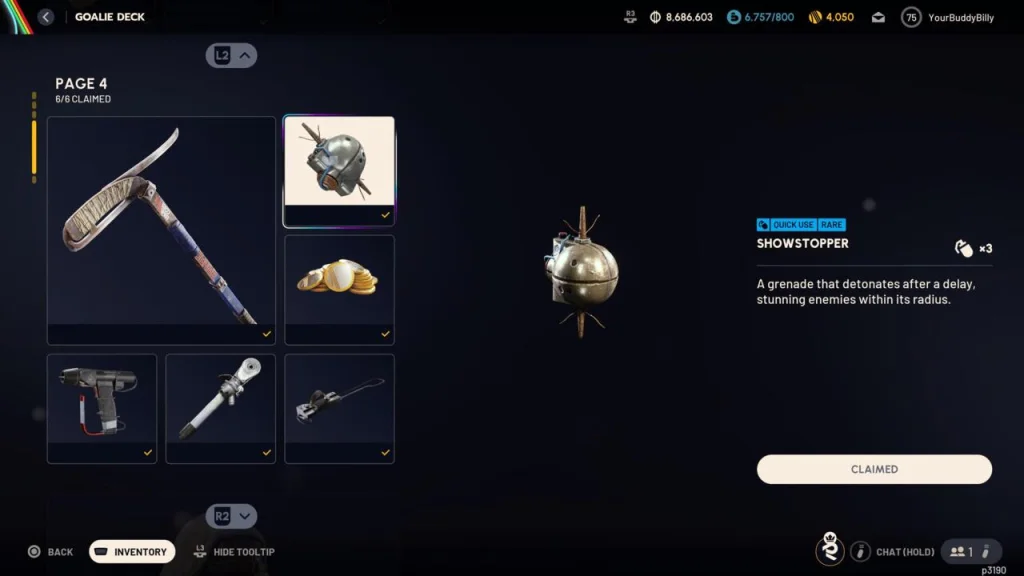Pick the white cylindrical attachment reward tile
The height and width of the screenshot is (576, 1024).
(x=220, y=408)
